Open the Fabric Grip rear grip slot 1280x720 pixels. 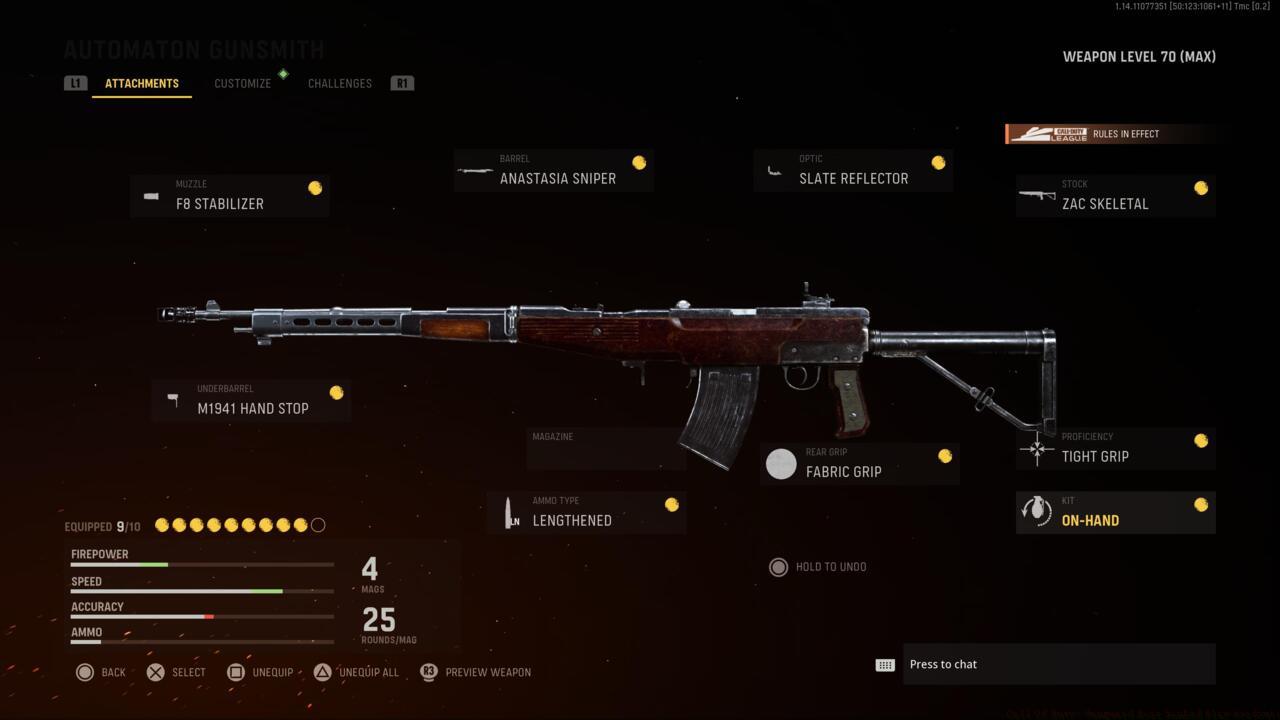tap(859, 463)
